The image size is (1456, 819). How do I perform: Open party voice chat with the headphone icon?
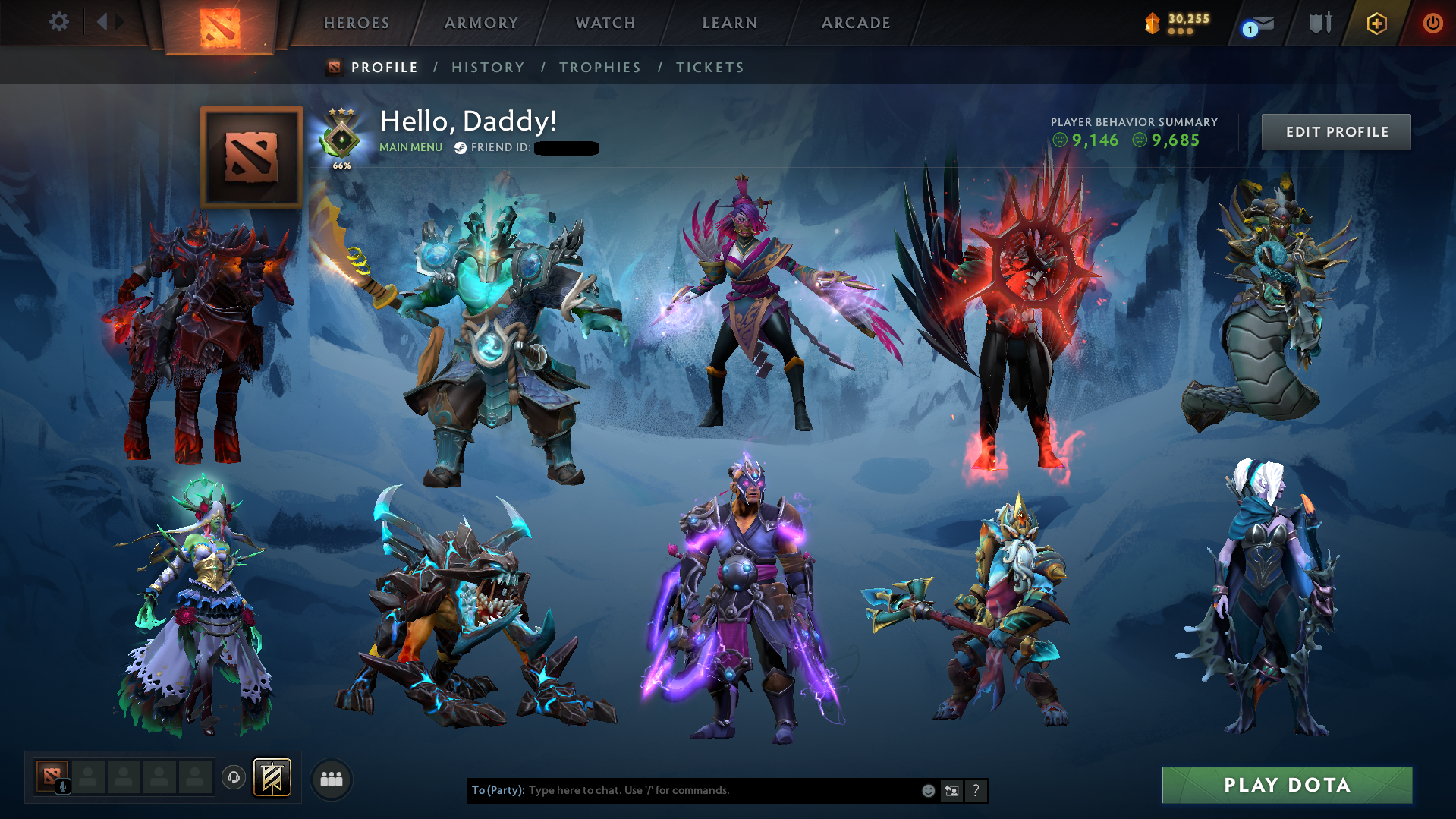tap(233, 777)
